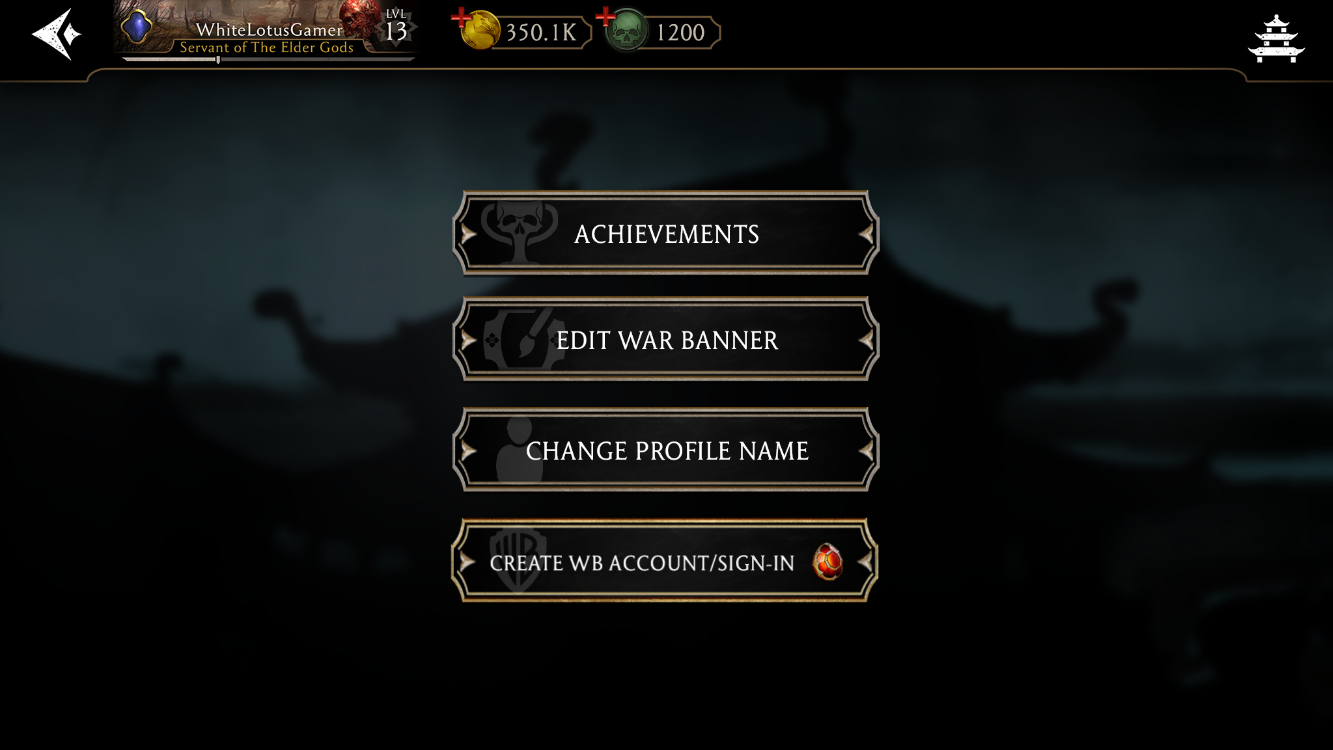Select Edit War Banner
Viewport: 1333px width, 750px height.
click(x=666, y=340)
